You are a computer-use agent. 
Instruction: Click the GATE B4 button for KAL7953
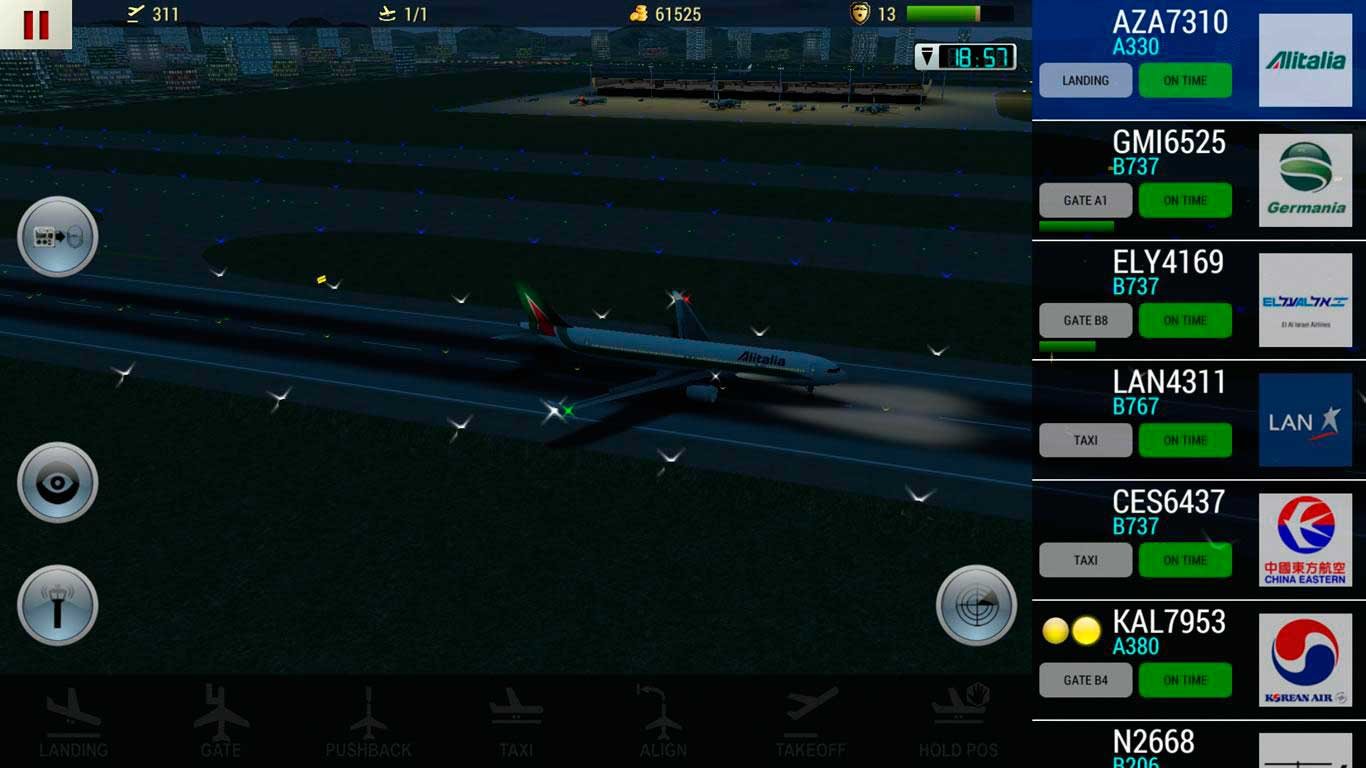tap(1085, 681)
